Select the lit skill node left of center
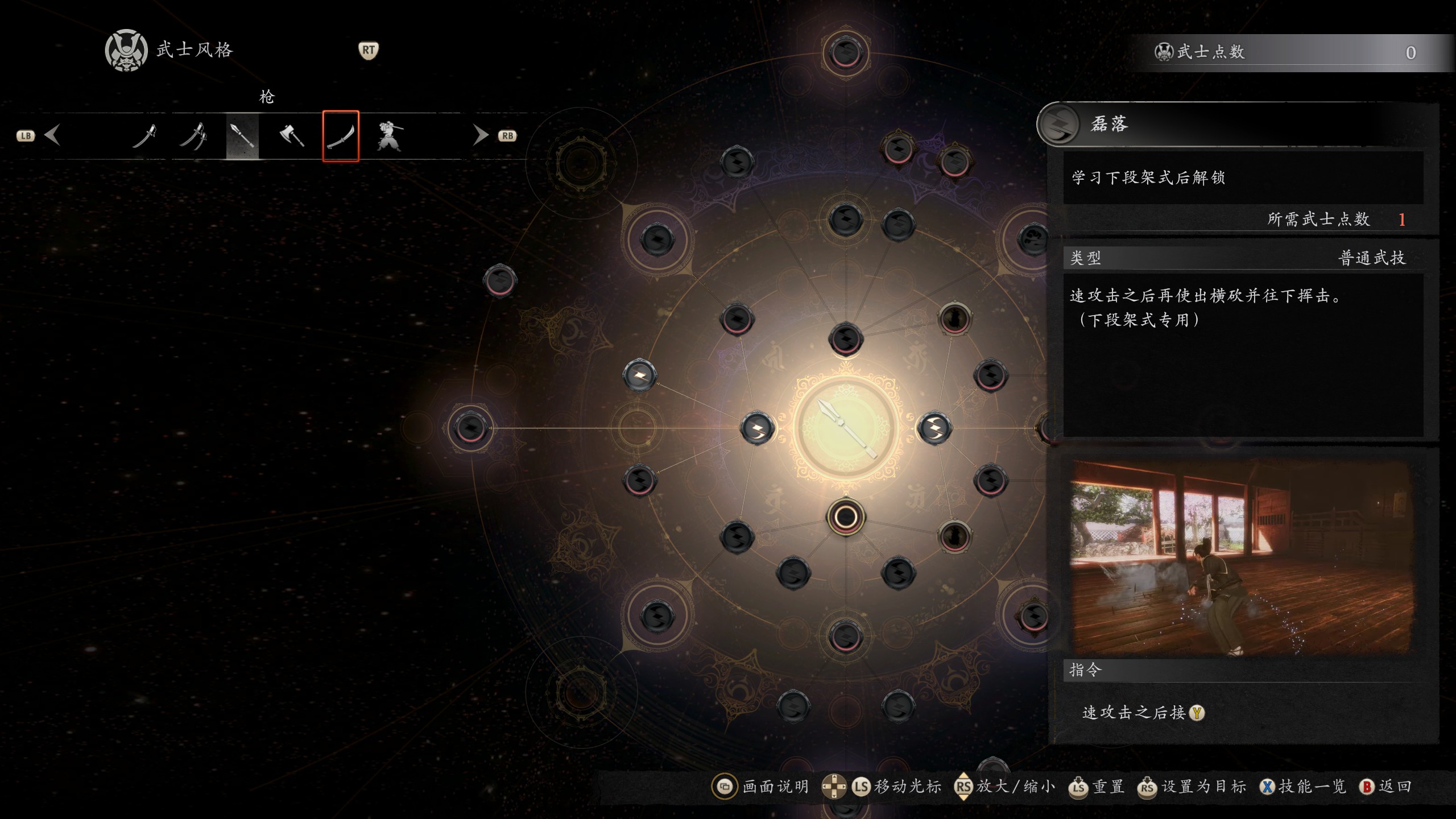 click(757, 428)
